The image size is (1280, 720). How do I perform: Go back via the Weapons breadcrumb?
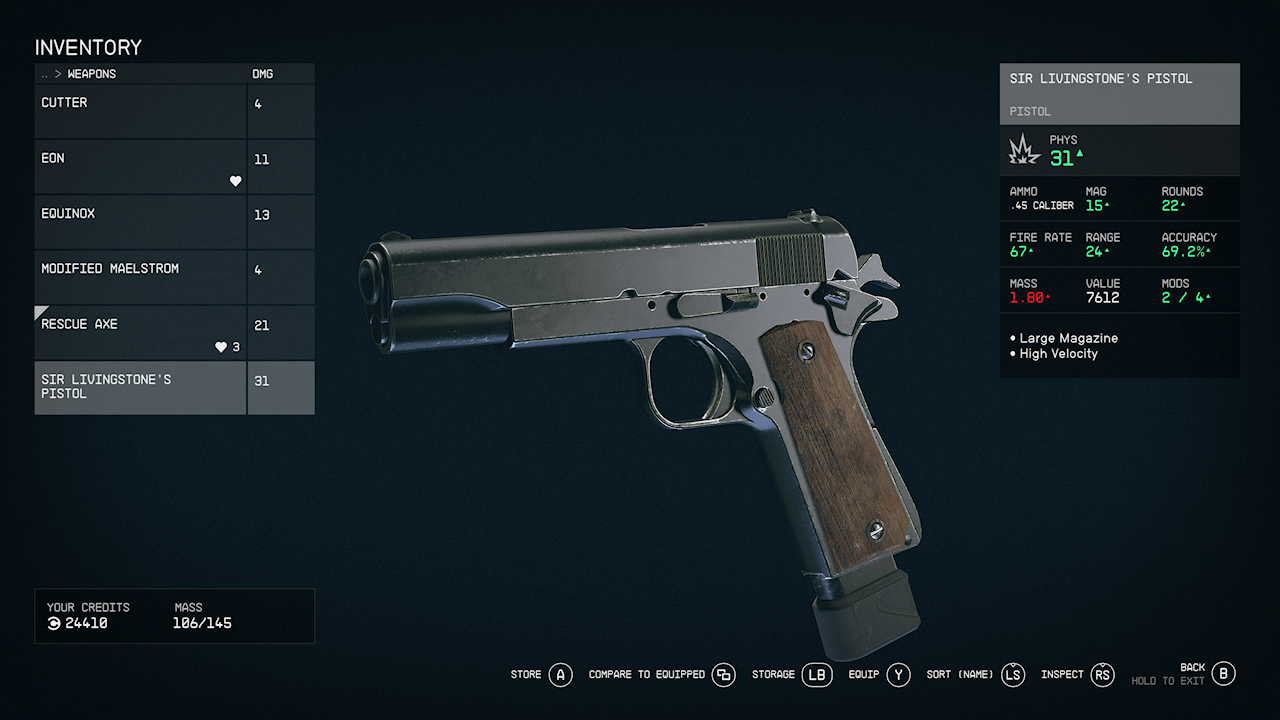coord(91,74)
